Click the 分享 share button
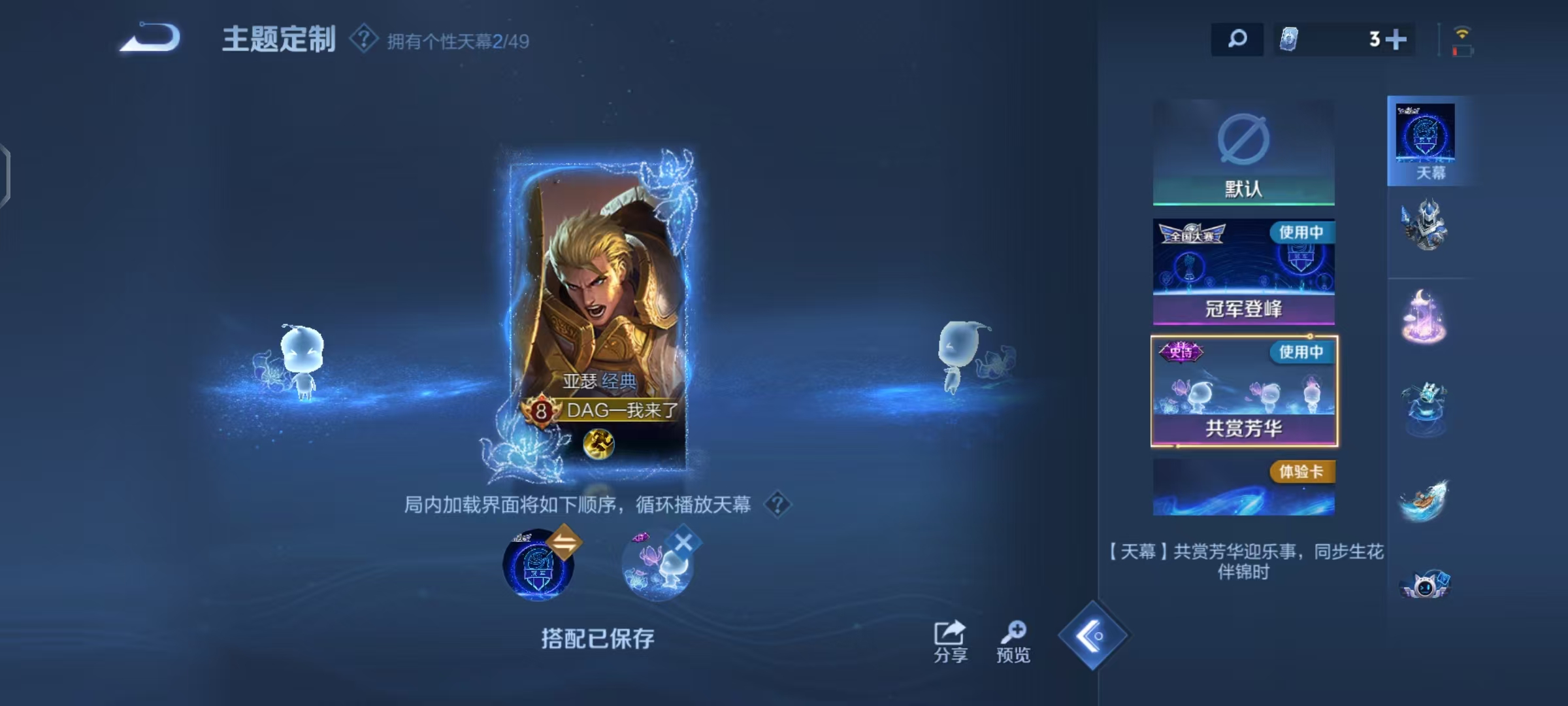1568x706 pixels. coord(949,637)
